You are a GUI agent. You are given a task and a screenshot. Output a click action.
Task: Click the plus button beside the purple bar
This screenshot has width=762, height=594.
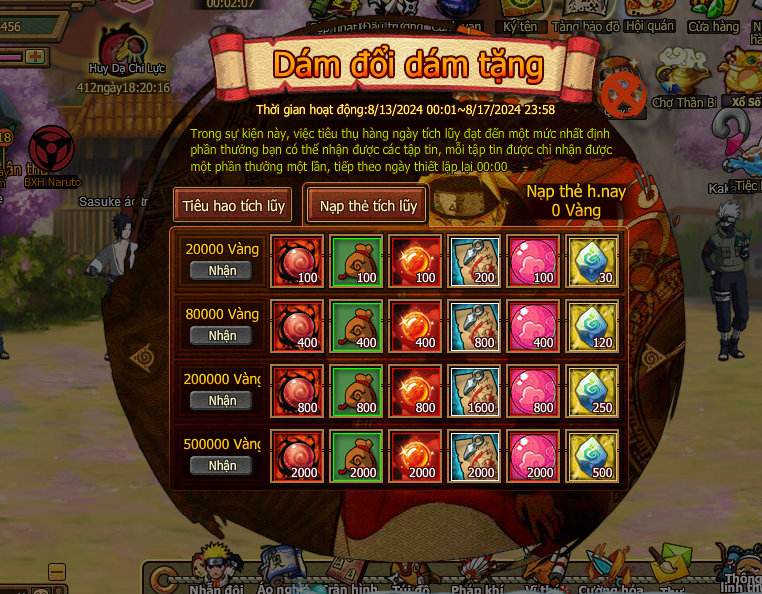(x=37, y=56)
